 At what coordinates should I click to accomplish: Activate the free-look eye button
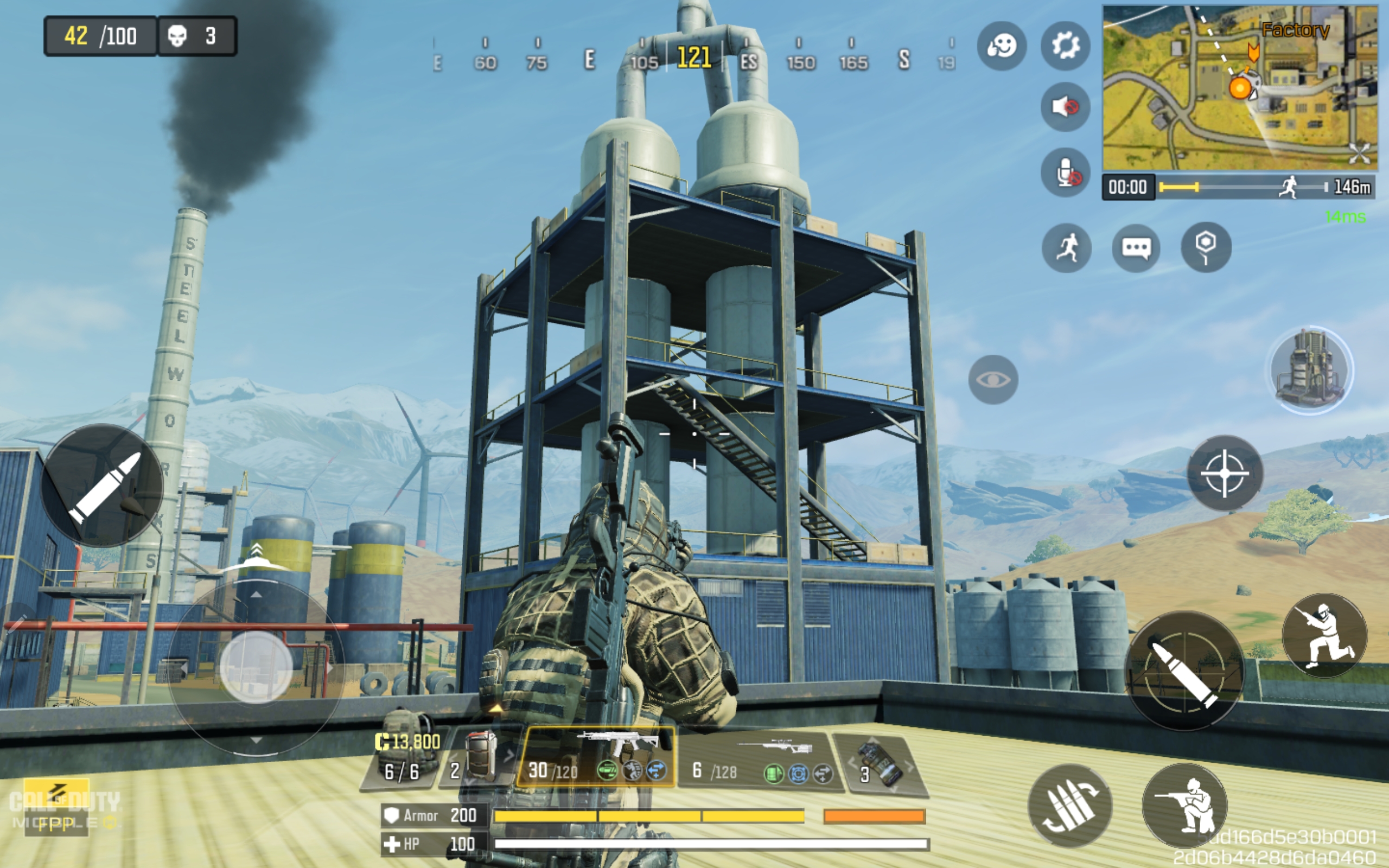pos(993,379)
